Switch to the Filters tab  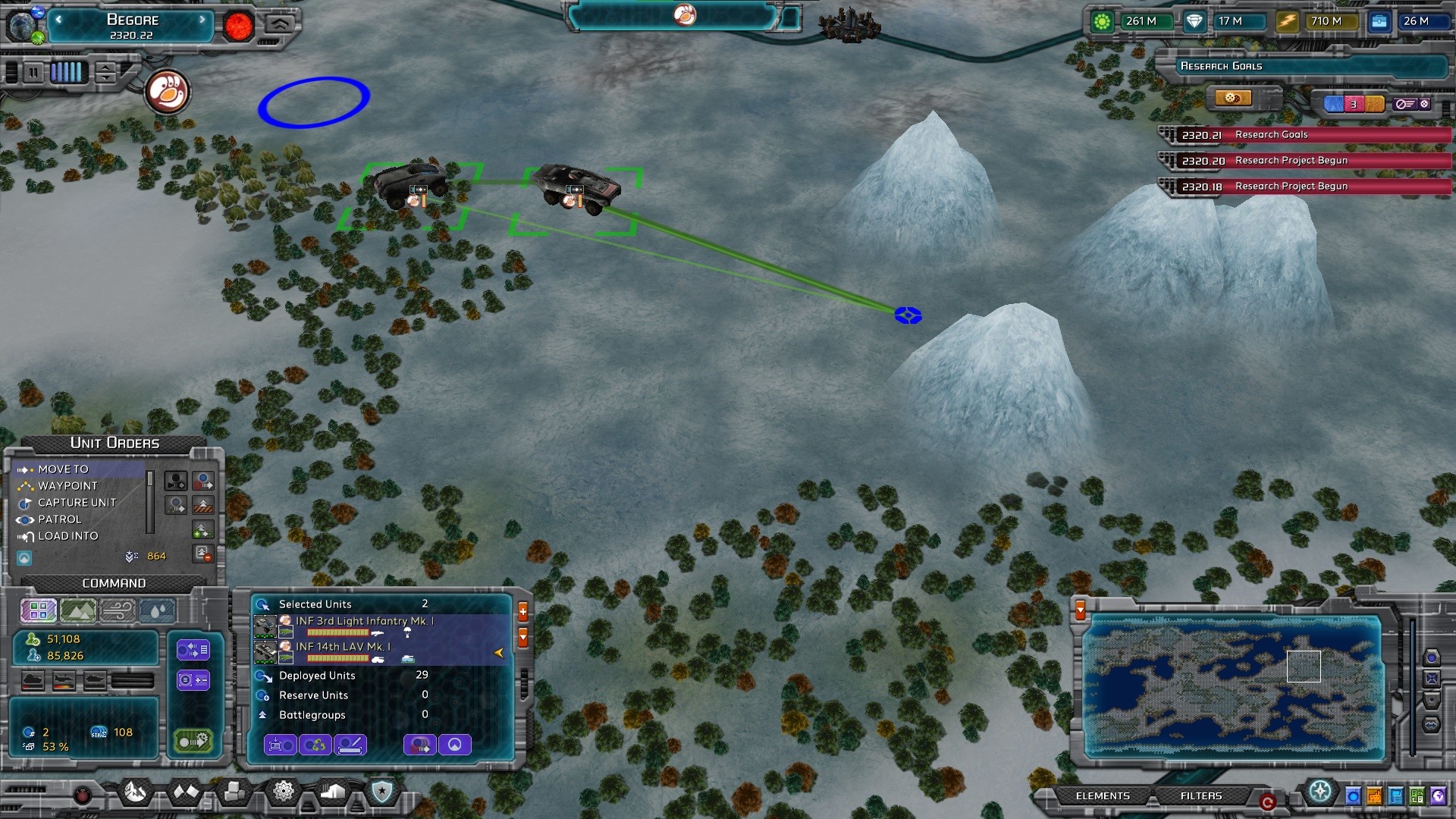pyautogui.click(x=1200, y=795)
